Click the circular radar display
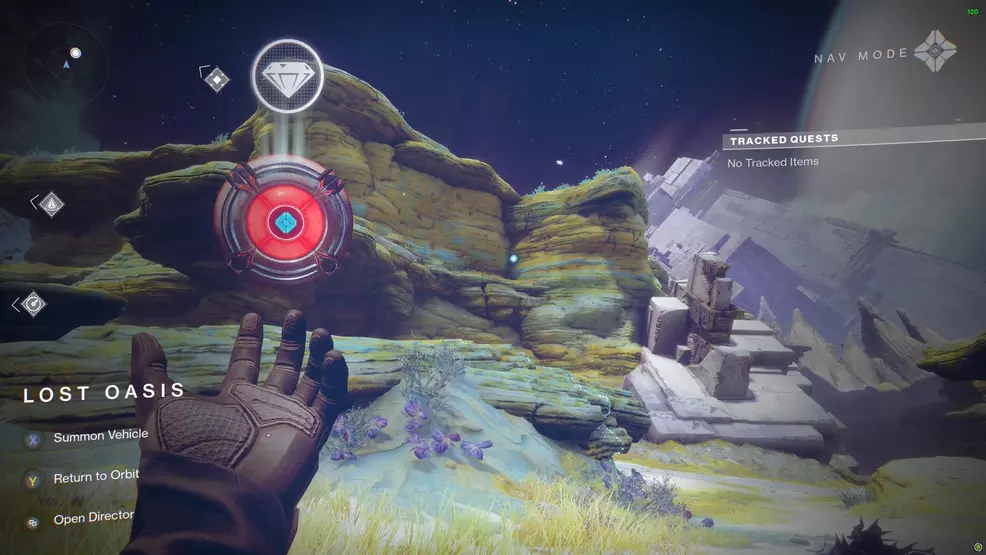Image resolution: width=986 pixels, height=555 pixels. 68,64
